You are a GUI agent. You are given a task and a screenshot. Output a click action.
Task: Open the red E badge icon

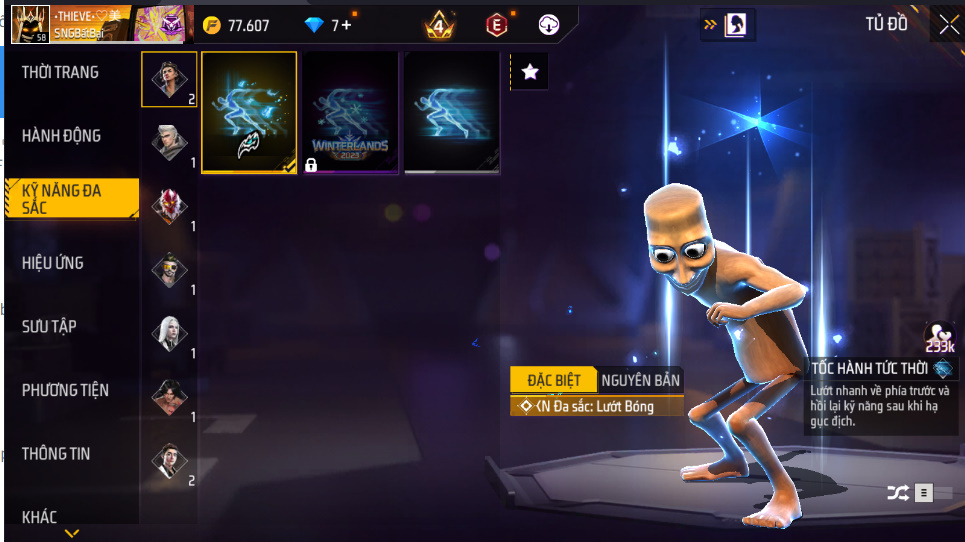pyautogui.click(x=497, y=25)
